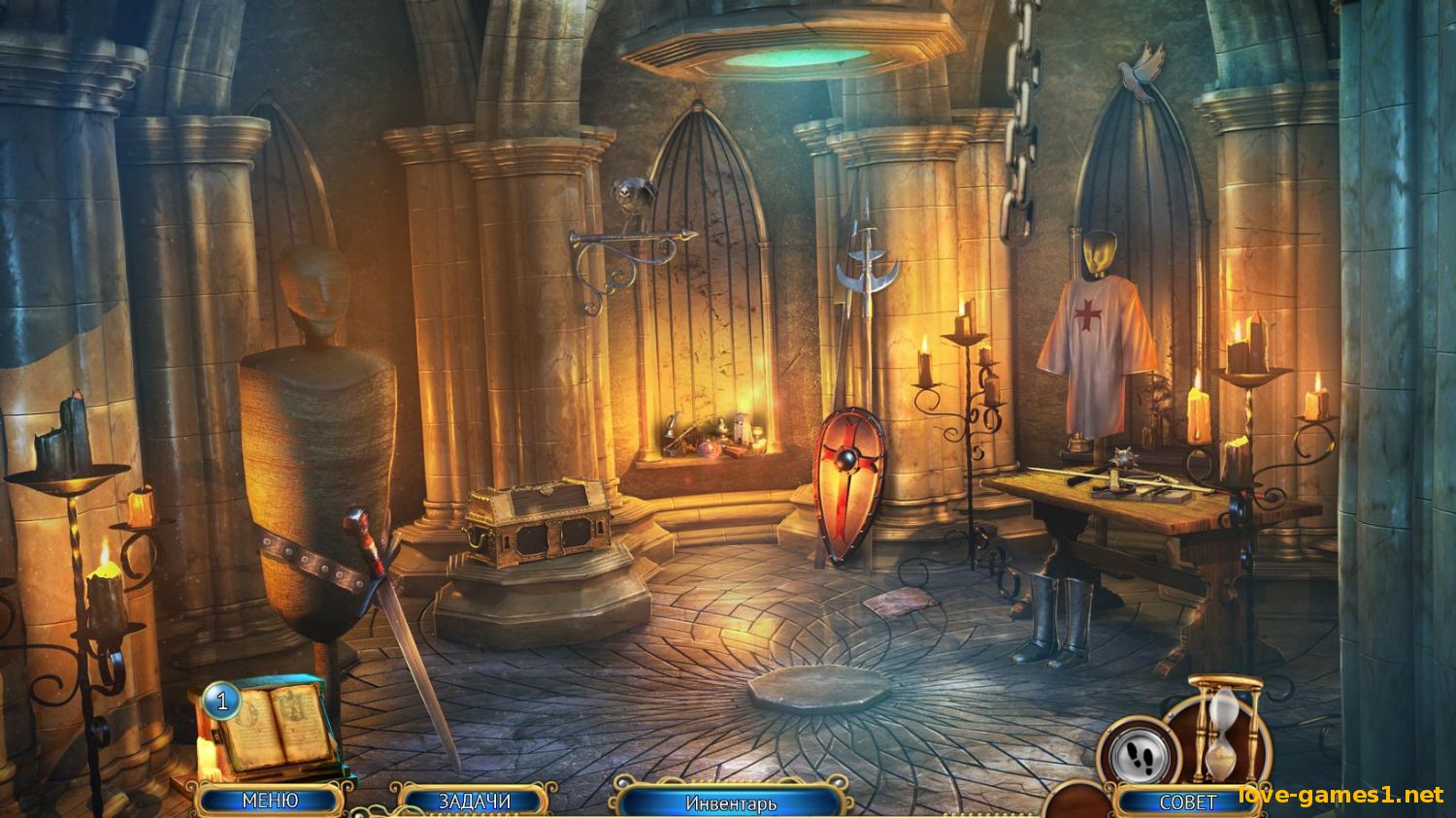Image resolution: width=1456 pixels, height=818 pixels.
Task: Open the МЕНЮ button
Action: pyautogui.click(x=269, y=801)
